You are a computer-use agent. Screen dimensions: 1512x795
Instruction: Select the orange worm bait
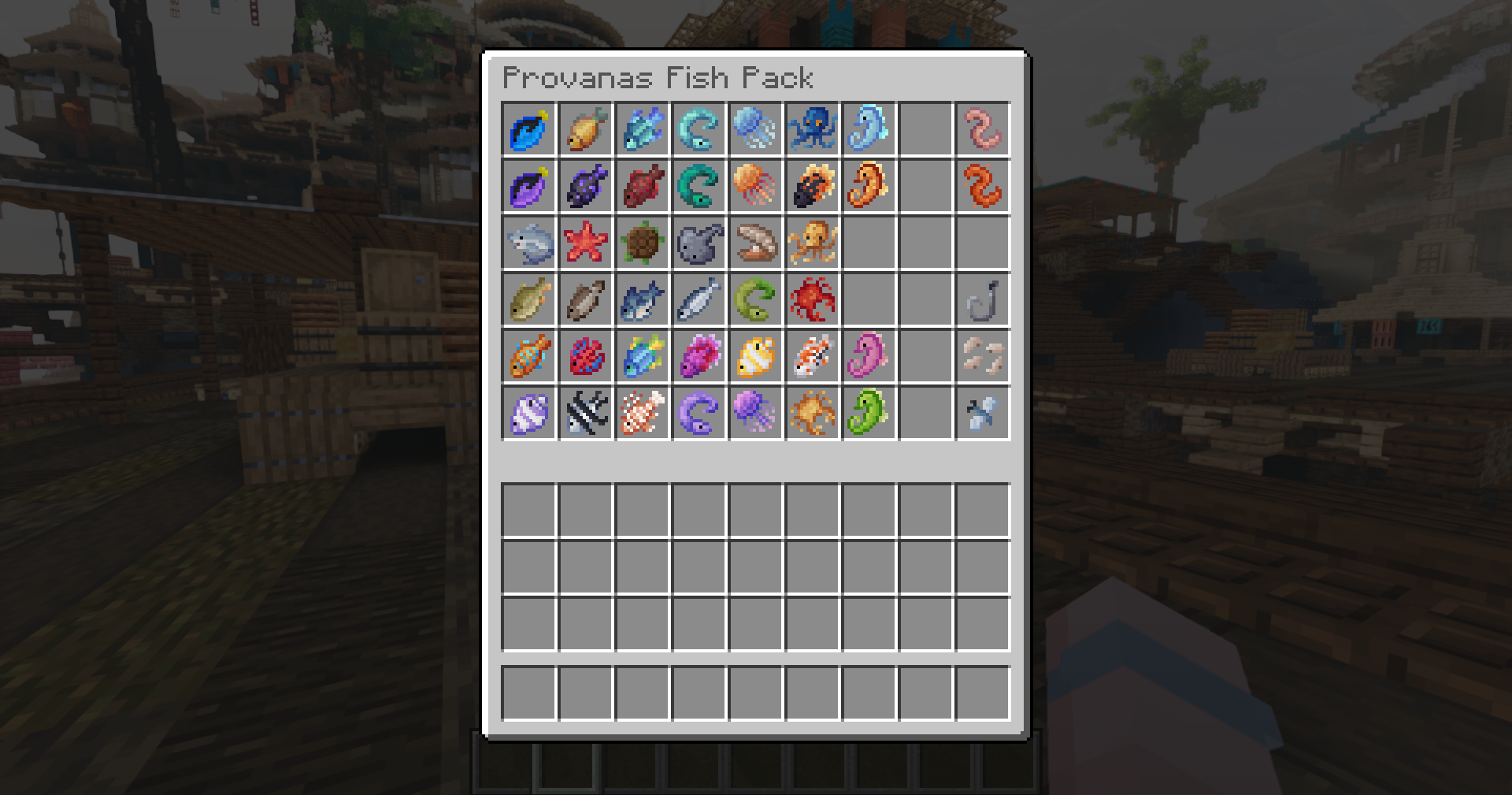982,186
